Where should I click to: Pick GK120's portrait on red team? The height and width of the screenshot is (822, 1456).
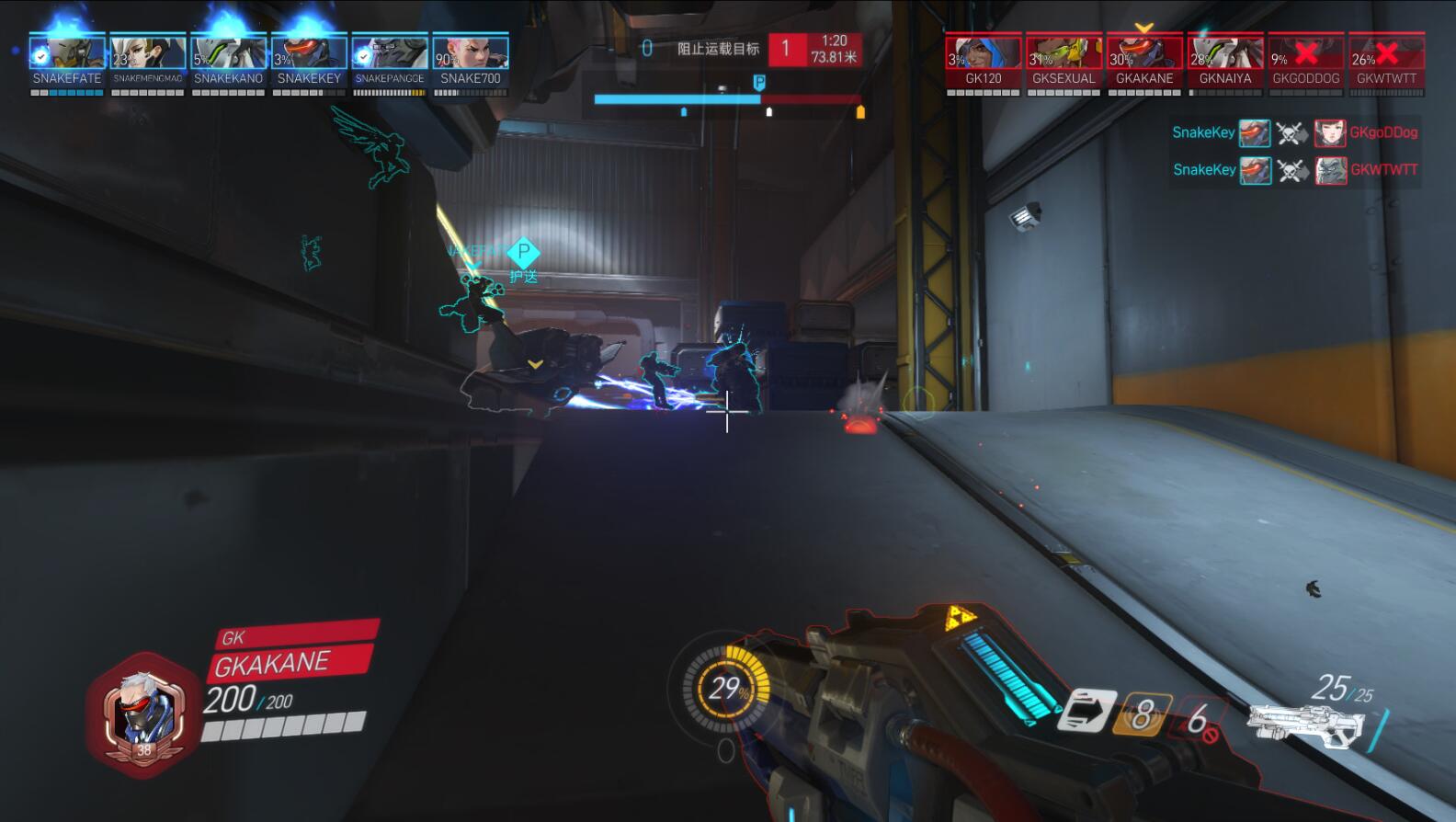[984, 53]
